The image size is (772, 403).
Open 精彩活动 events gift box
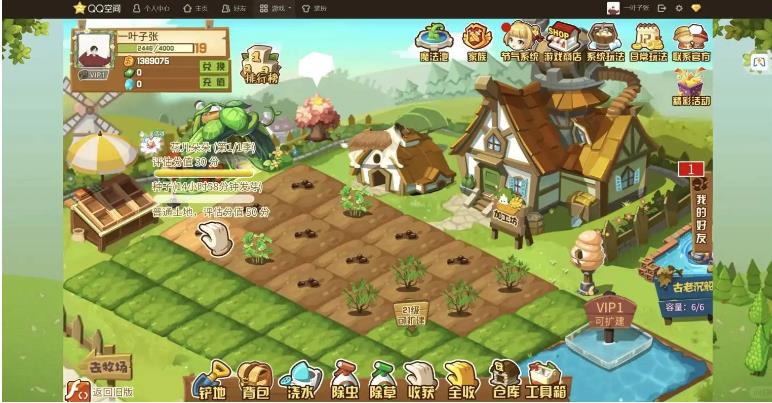[x=691, y=87]
